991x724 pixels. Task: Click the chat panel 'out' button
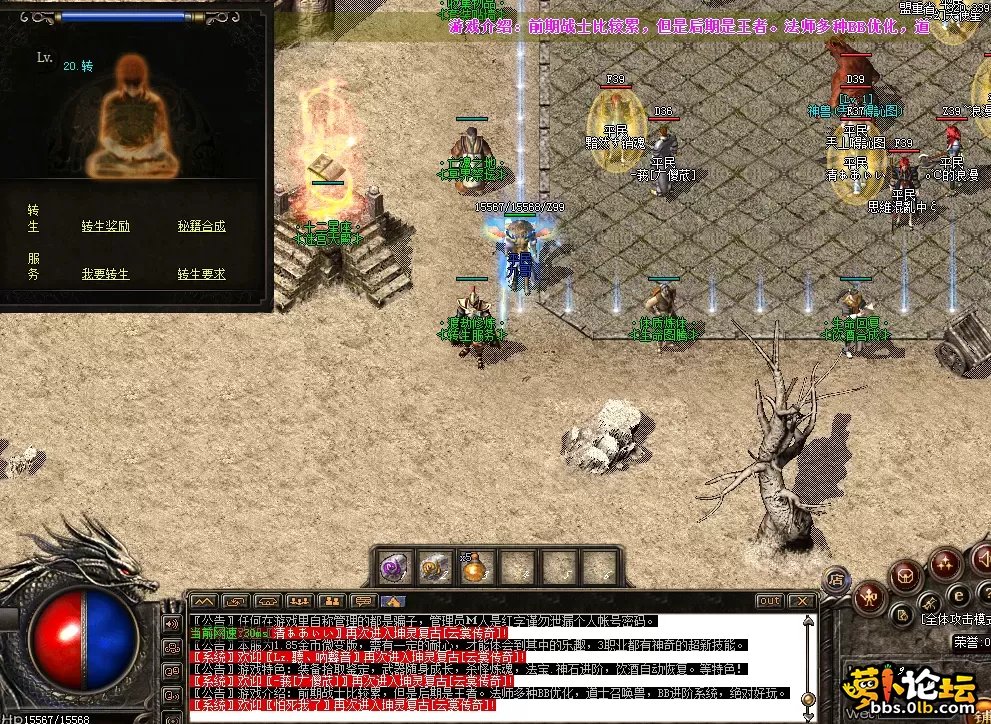point(769,601)
